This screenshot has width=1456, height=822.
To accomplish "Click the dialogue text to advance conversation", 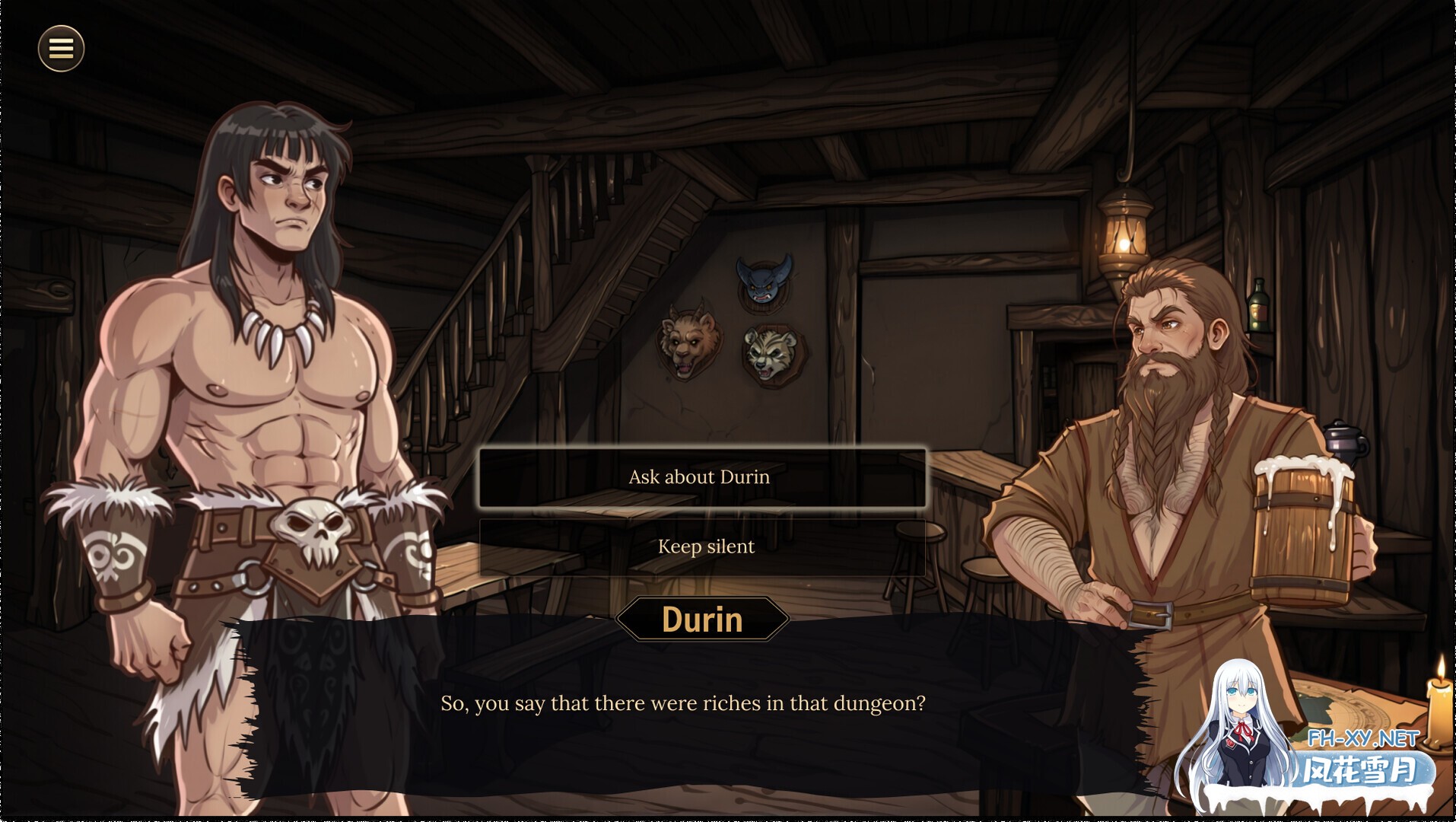I will 685,703.
